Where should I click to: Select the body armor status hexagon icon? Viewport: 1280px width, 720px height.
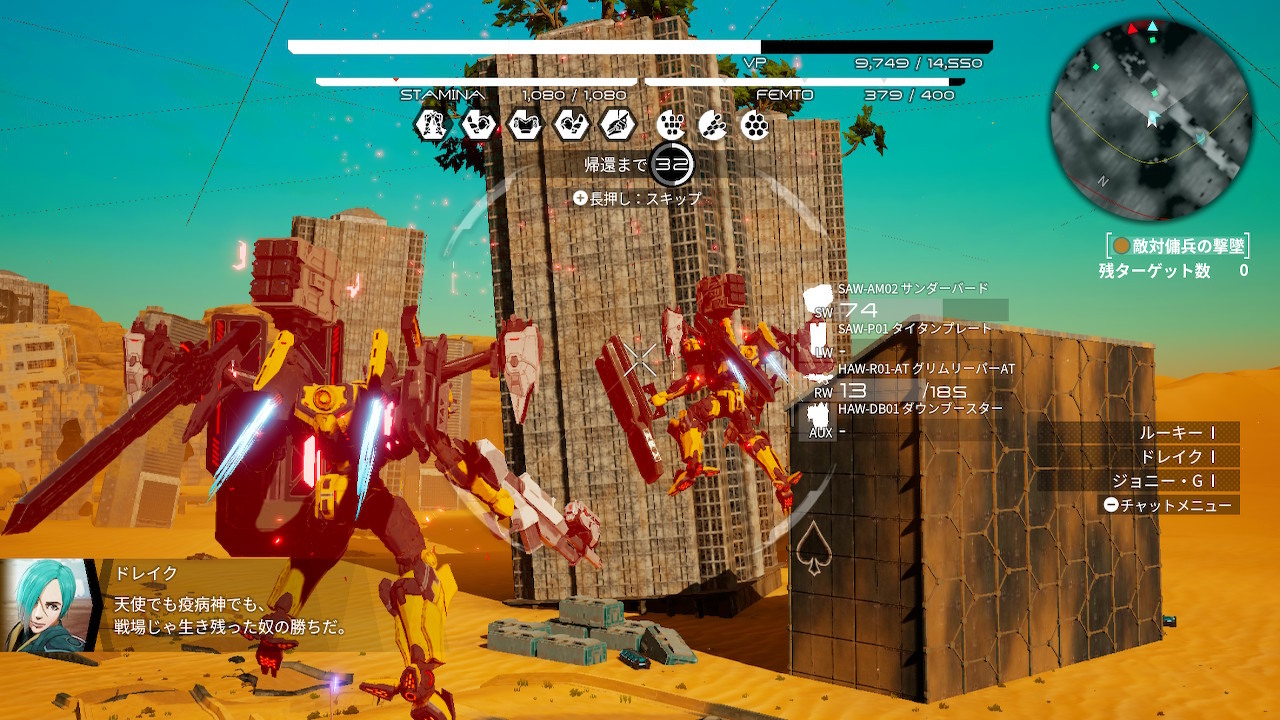coord(525,125)
